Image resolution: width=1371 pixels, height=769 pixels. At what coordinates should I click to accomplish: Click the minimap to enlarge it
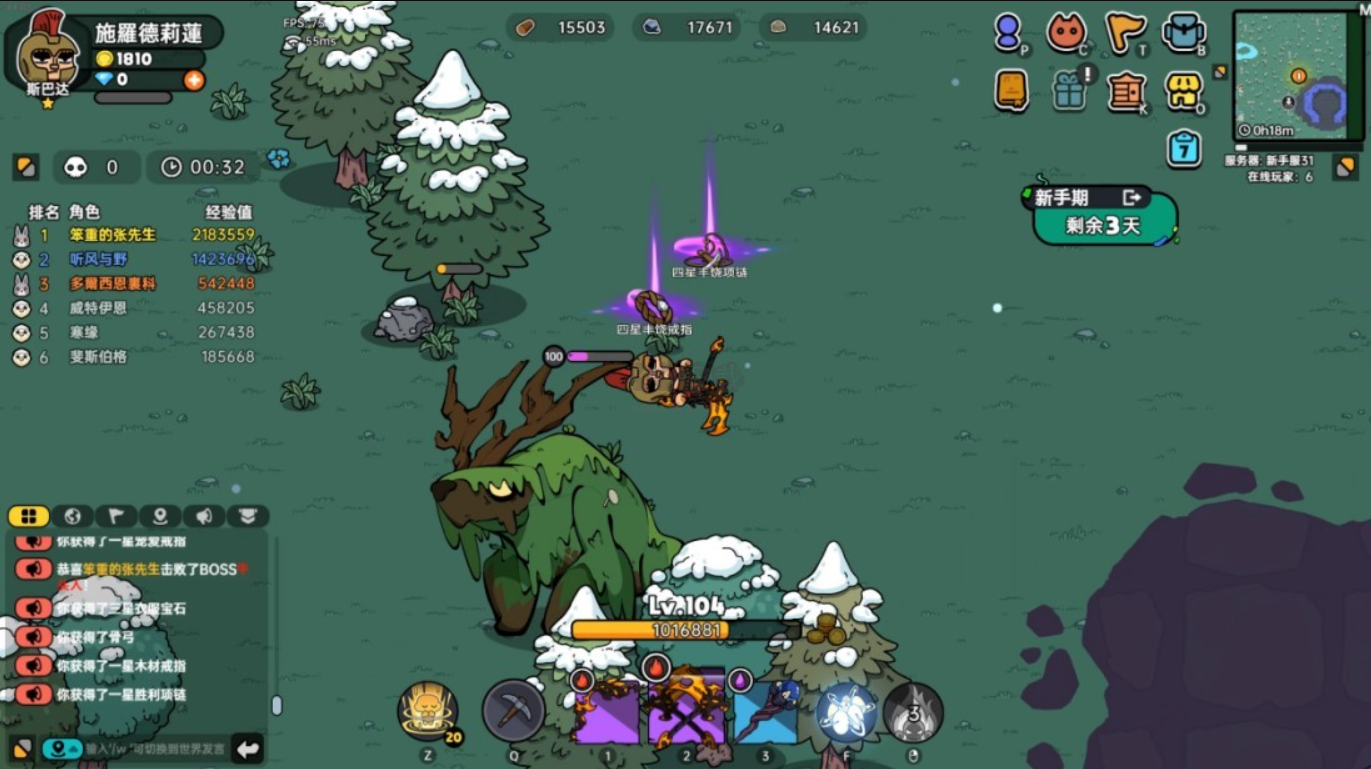(1297, 72)
